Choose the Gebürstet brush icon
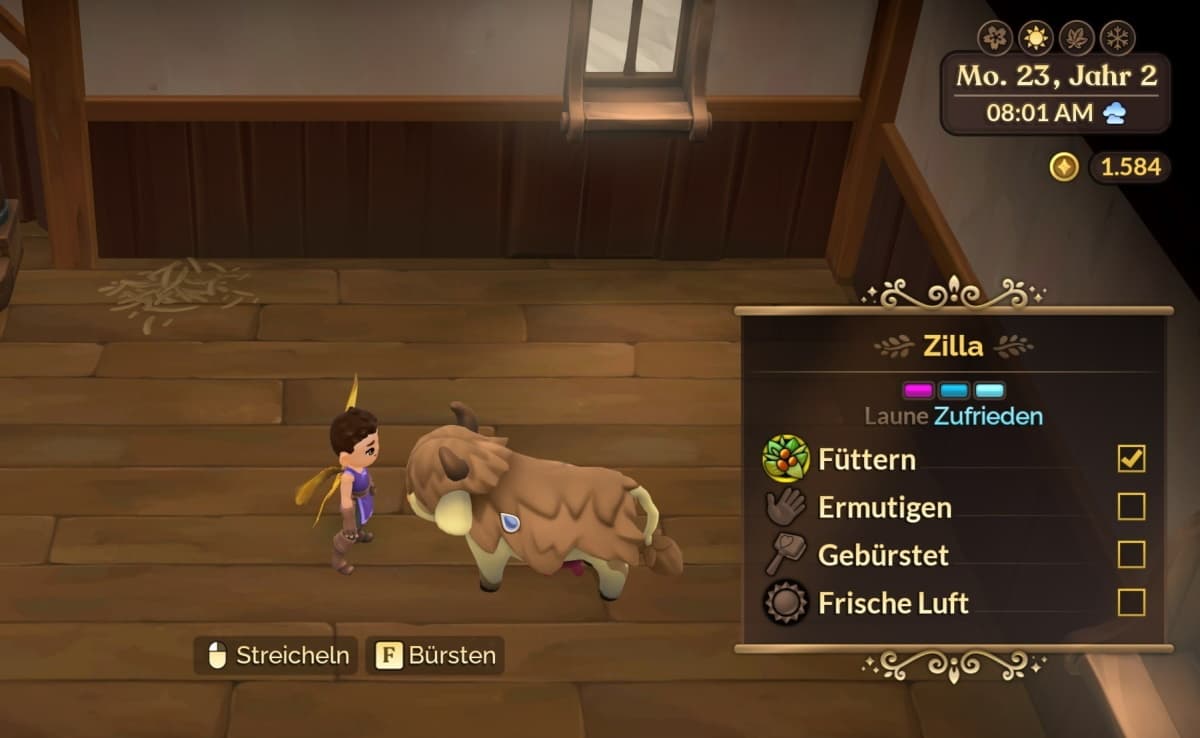Image resolution: width=1200 pixels, height=738 pixels. tap(786, 554)
